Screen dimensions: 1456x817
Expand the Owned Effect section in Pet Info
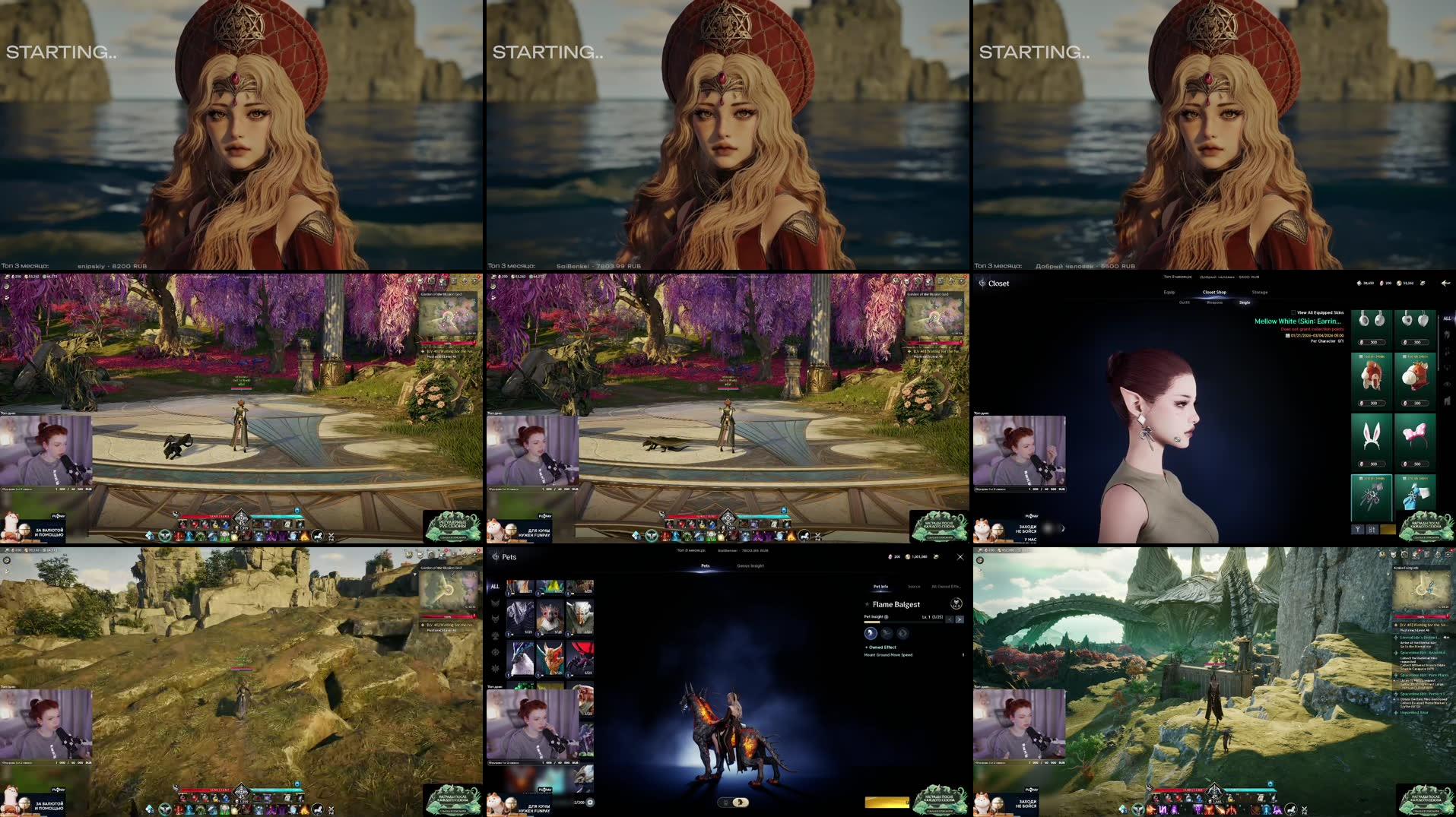pyautogui.click(x=880, y=648)
